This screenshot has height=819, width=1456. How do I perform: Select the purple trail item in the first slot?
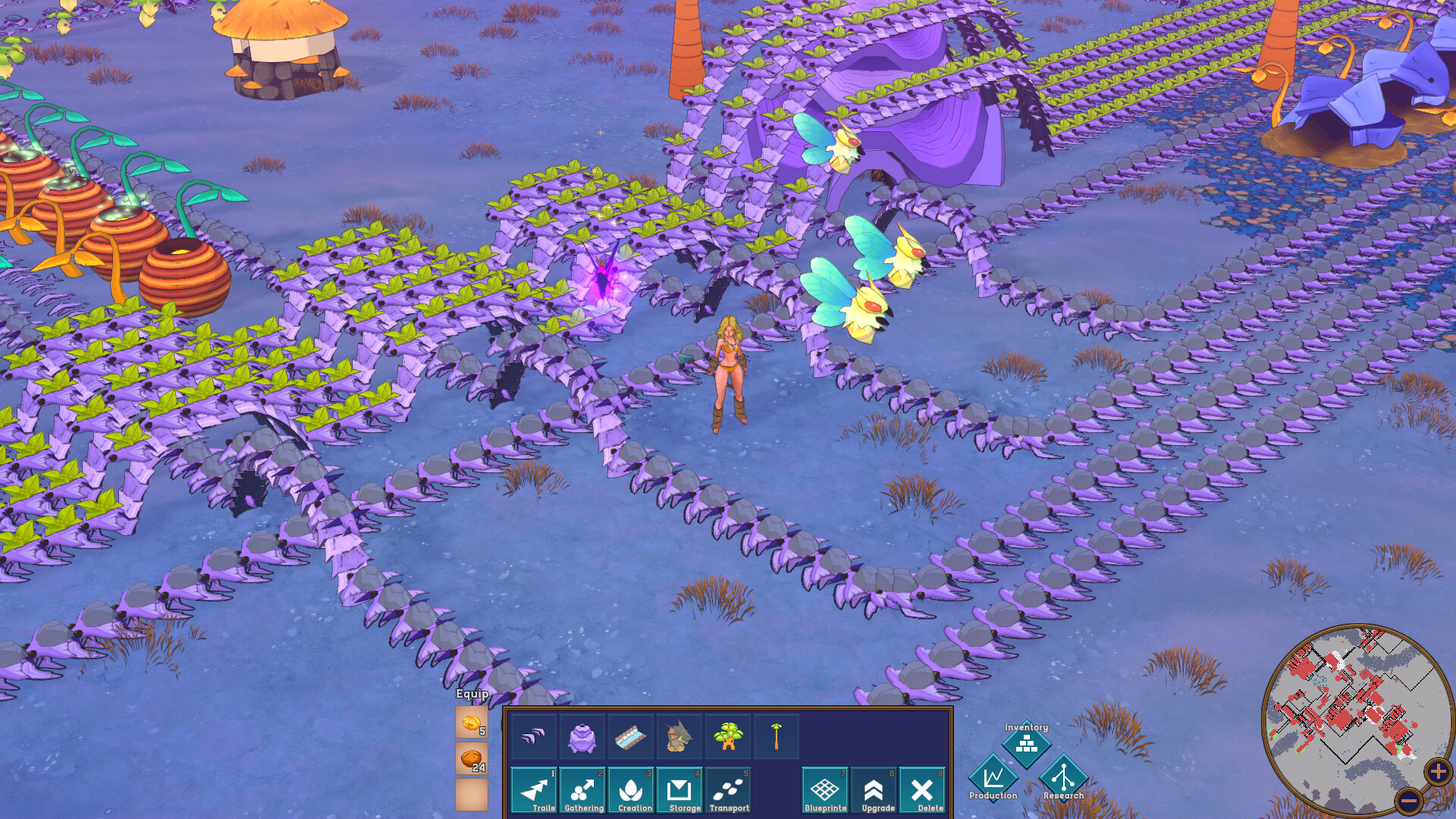[x=532, y=736]
